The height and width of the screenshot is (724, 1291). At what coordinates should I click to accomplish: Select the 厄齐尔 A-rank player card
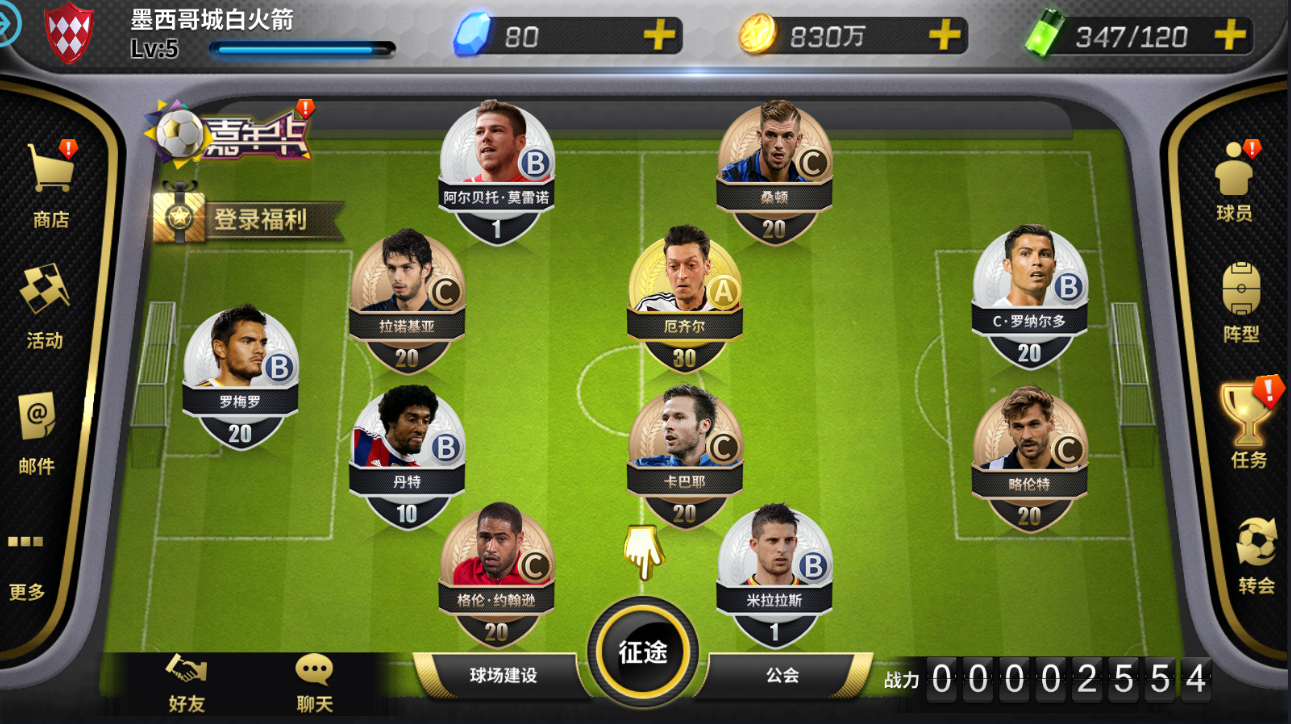[x=685, y=295]
